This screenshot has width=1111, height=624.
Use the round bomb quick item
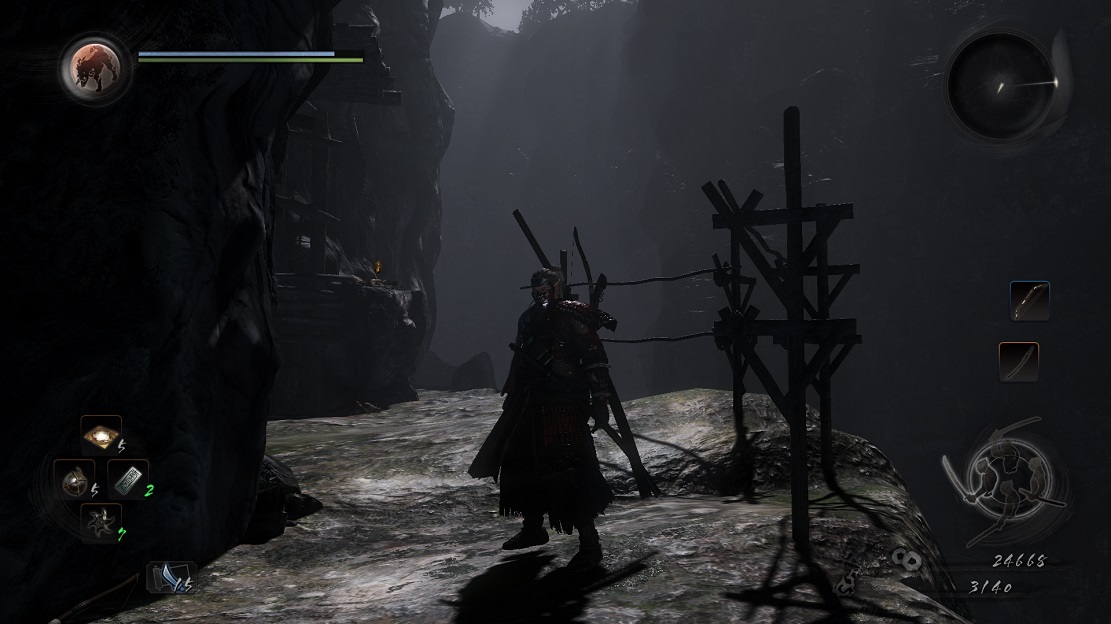74,479
